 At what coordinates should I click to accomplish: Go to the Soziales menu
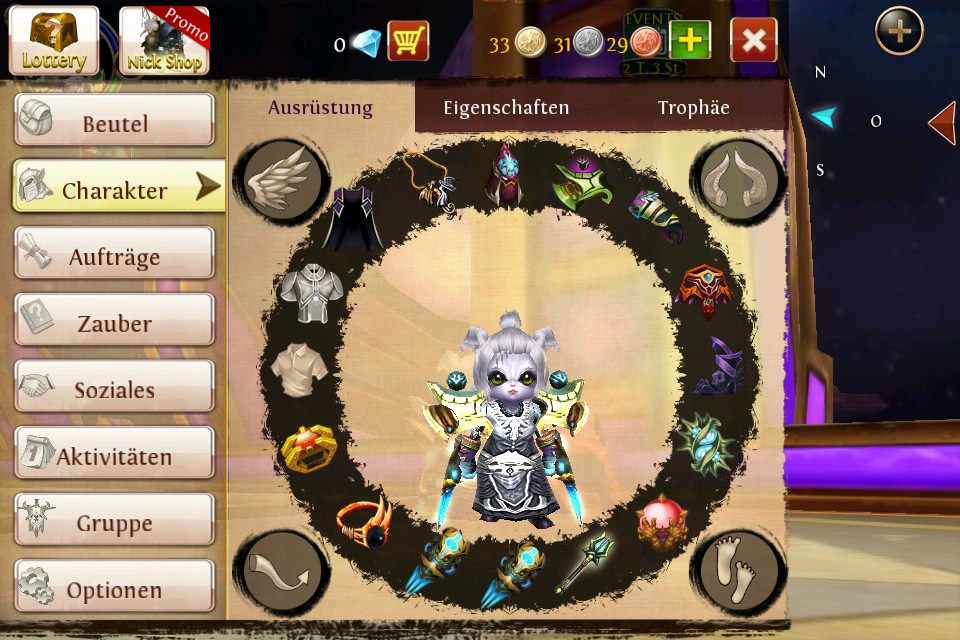(x=114, y=389)
